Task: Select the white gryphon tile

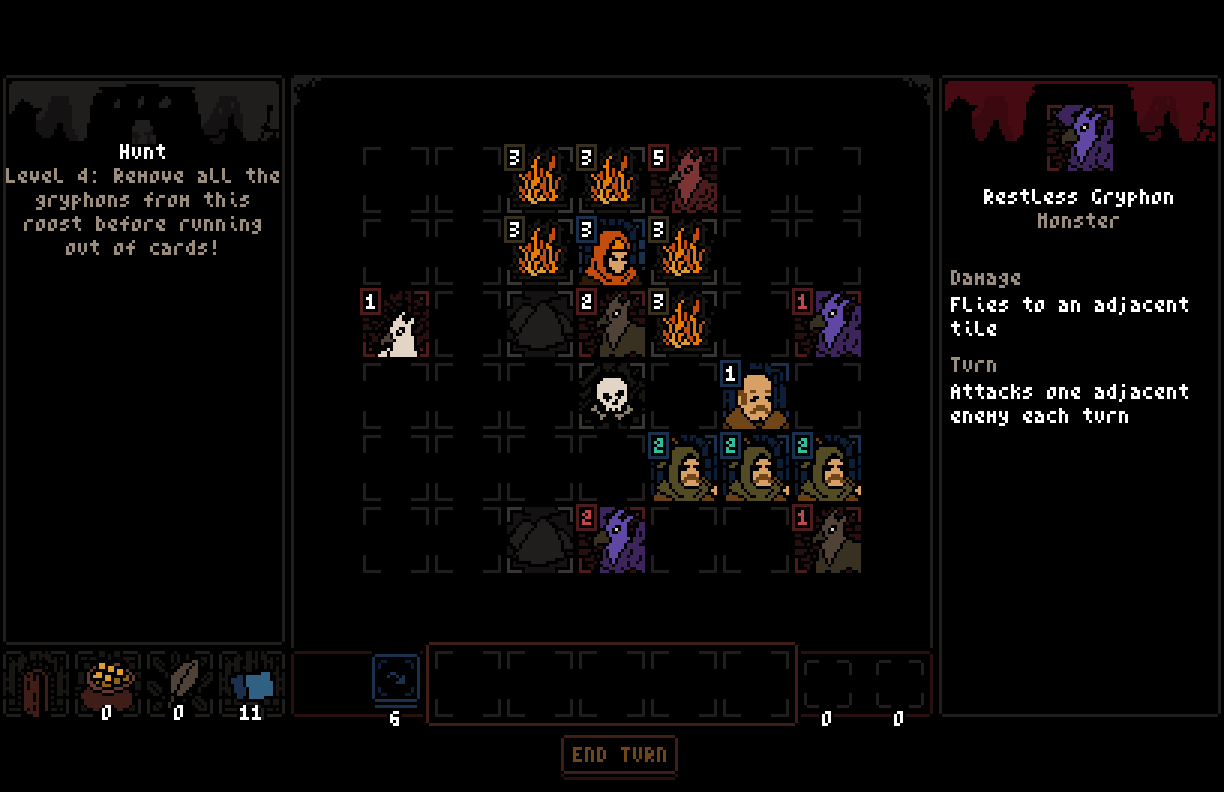Action: point(397,325)
